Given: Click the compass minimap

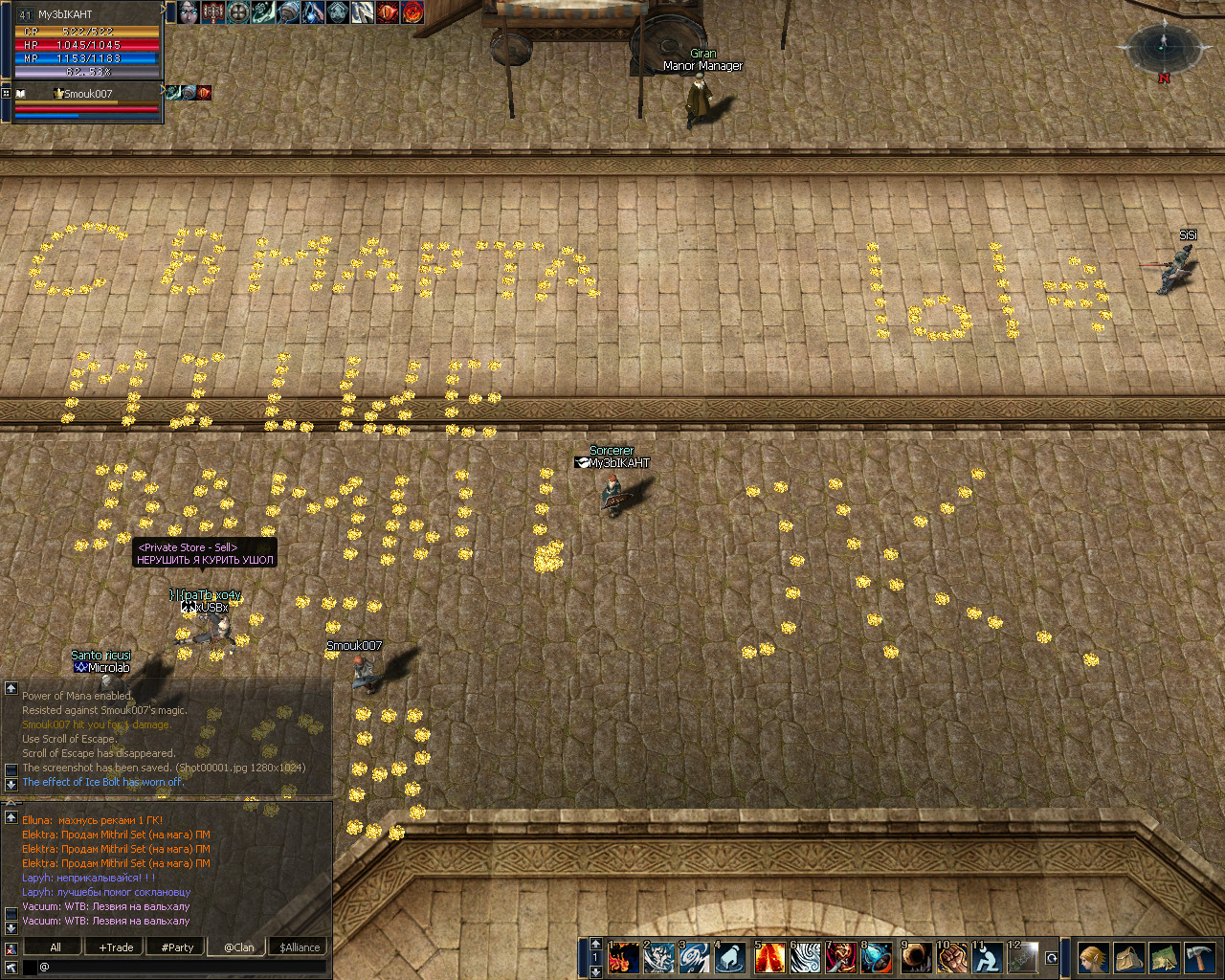Looking at the screenshot, I should coord(1164,46).
